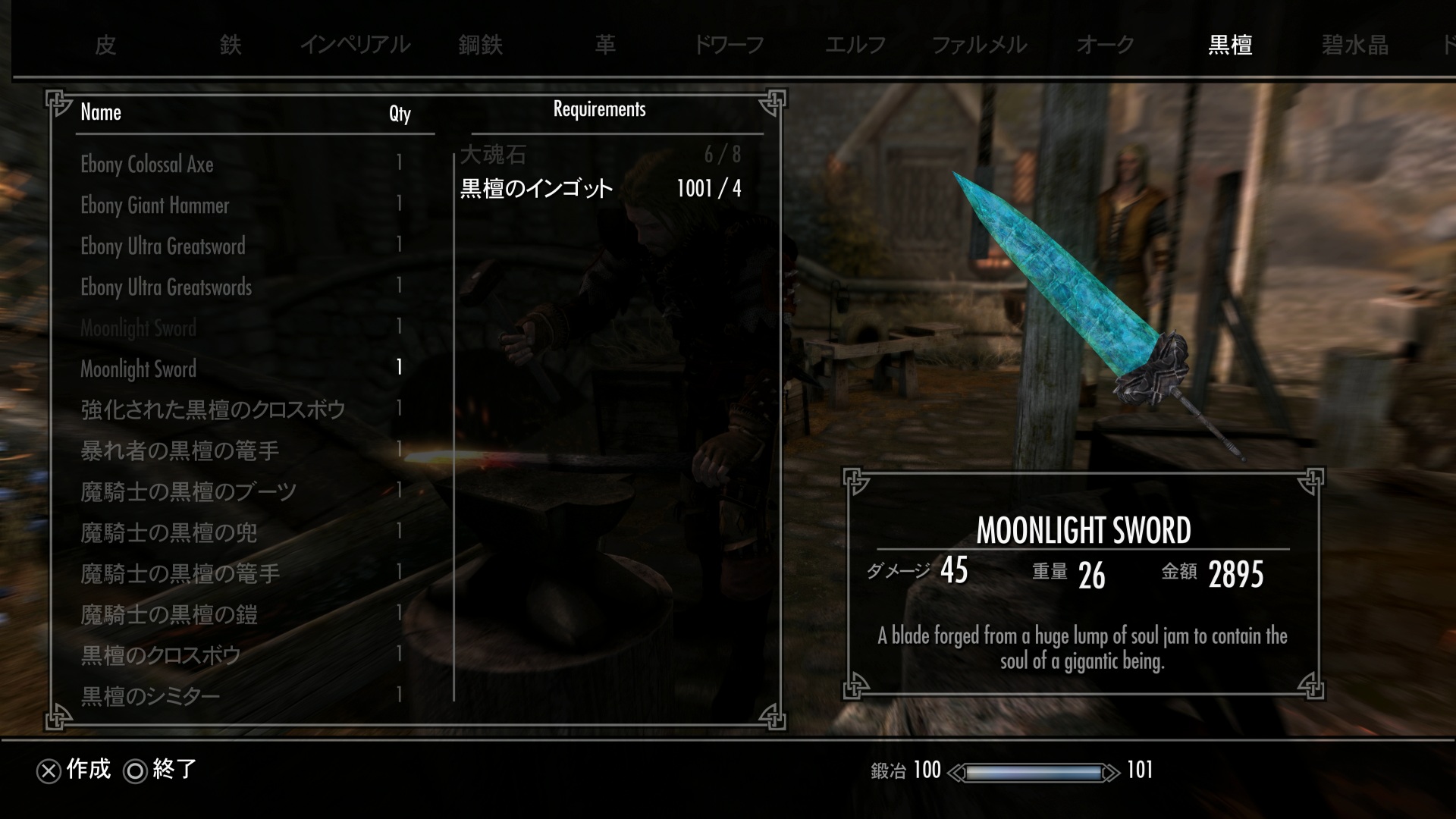Show the 碧水晶 category
This screenshot has height=819, width=1456.
tap(1354, 45)
